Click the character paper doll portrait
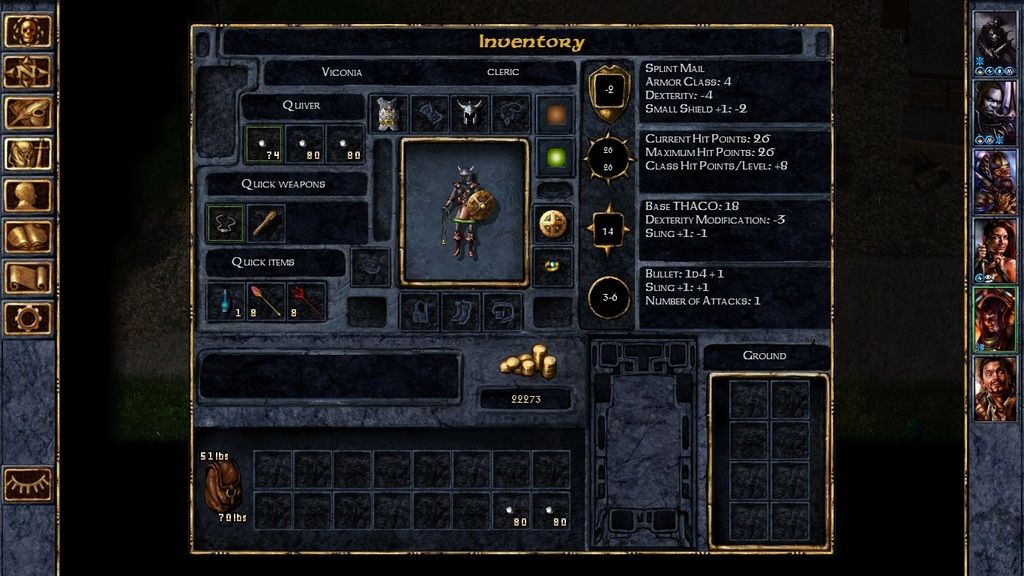Screen dimensions: 1024x576 click(x=464, y=212)
